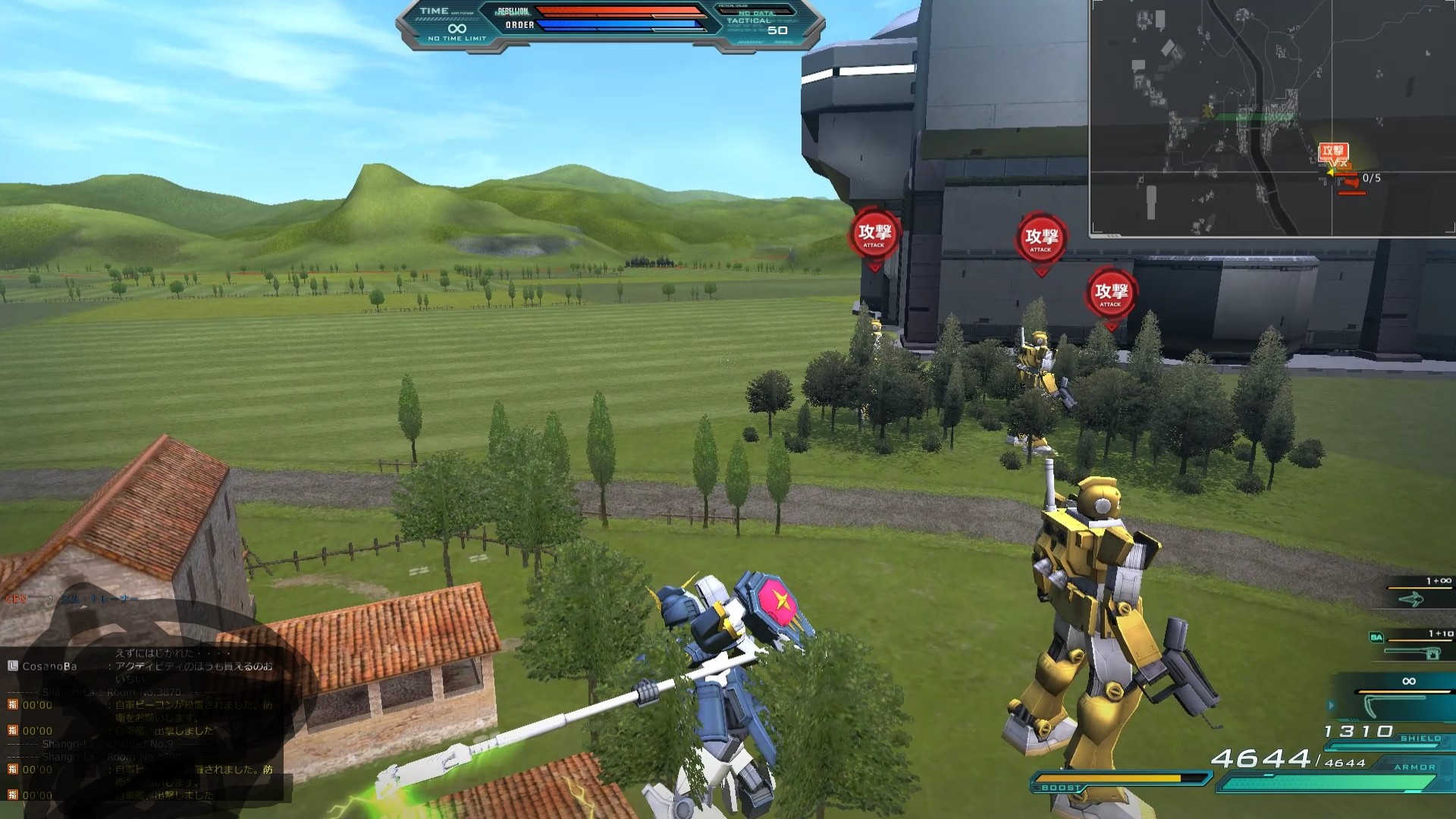Click the chat log window
The image size is (1456, 819).
(x=144, y=724)
